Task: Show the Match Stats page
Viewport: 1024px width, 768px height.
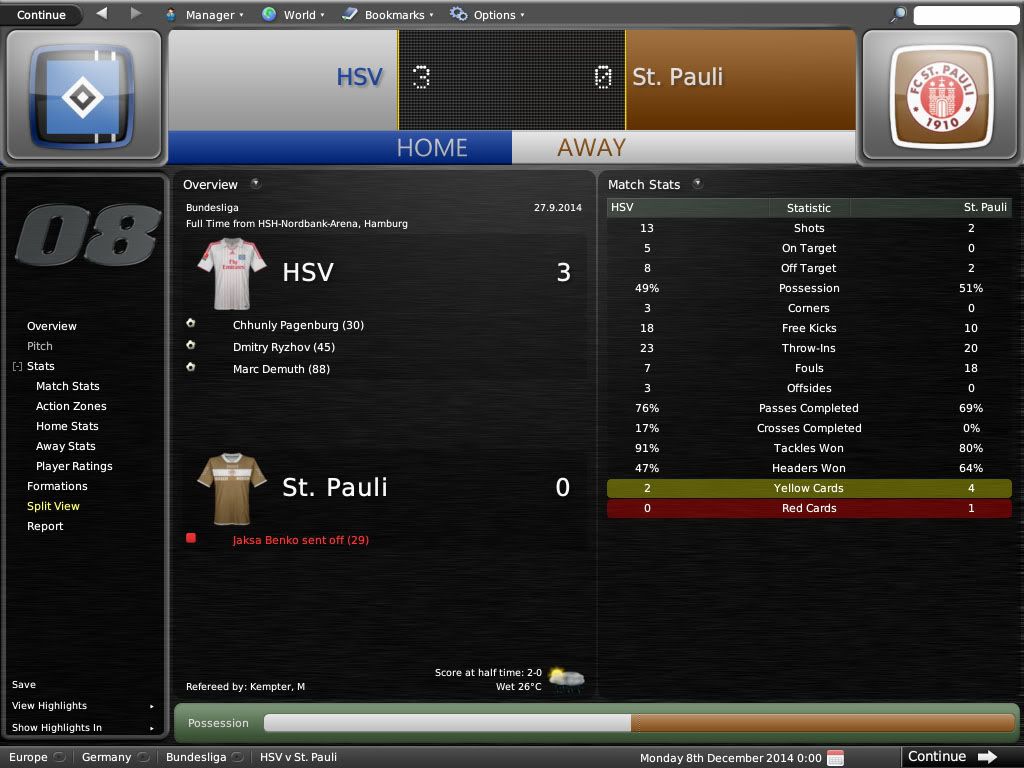Action: pyautogui.click(x=68, y=386)
